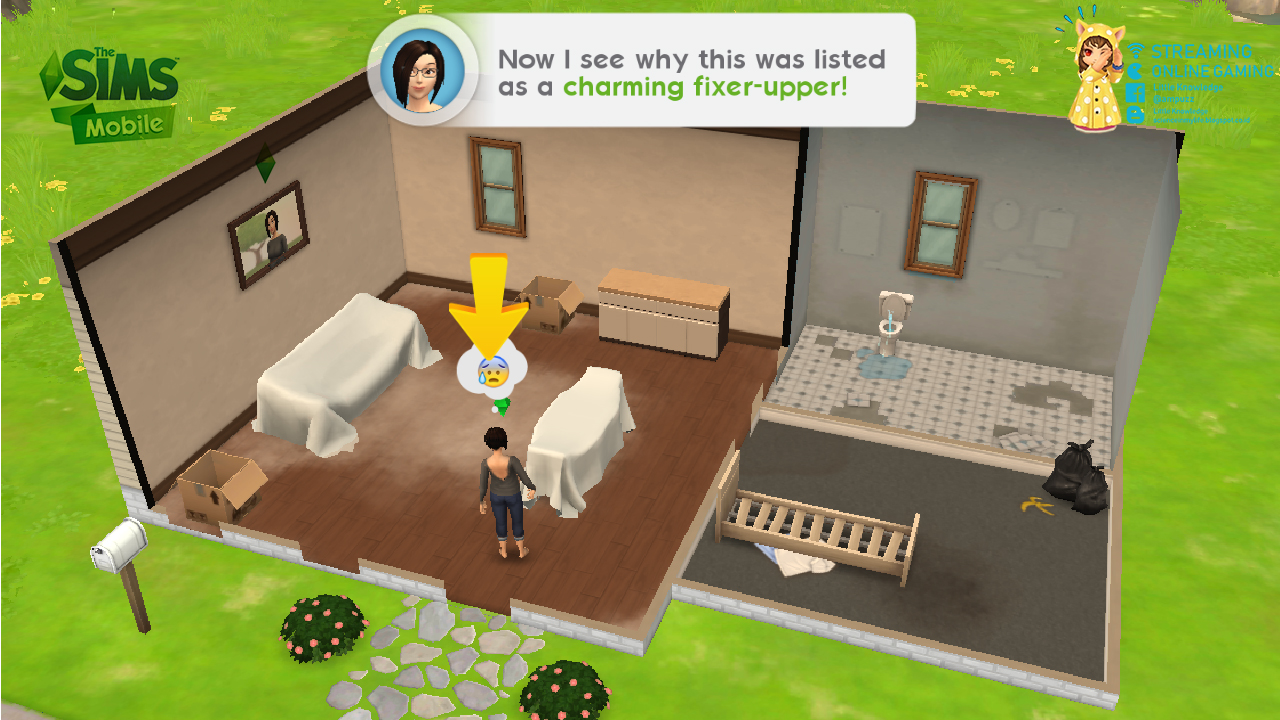Select the streaming Wi-Fi icon in overlay
Viewport: 1280px width, 720px height.
tap(1135, 50)
